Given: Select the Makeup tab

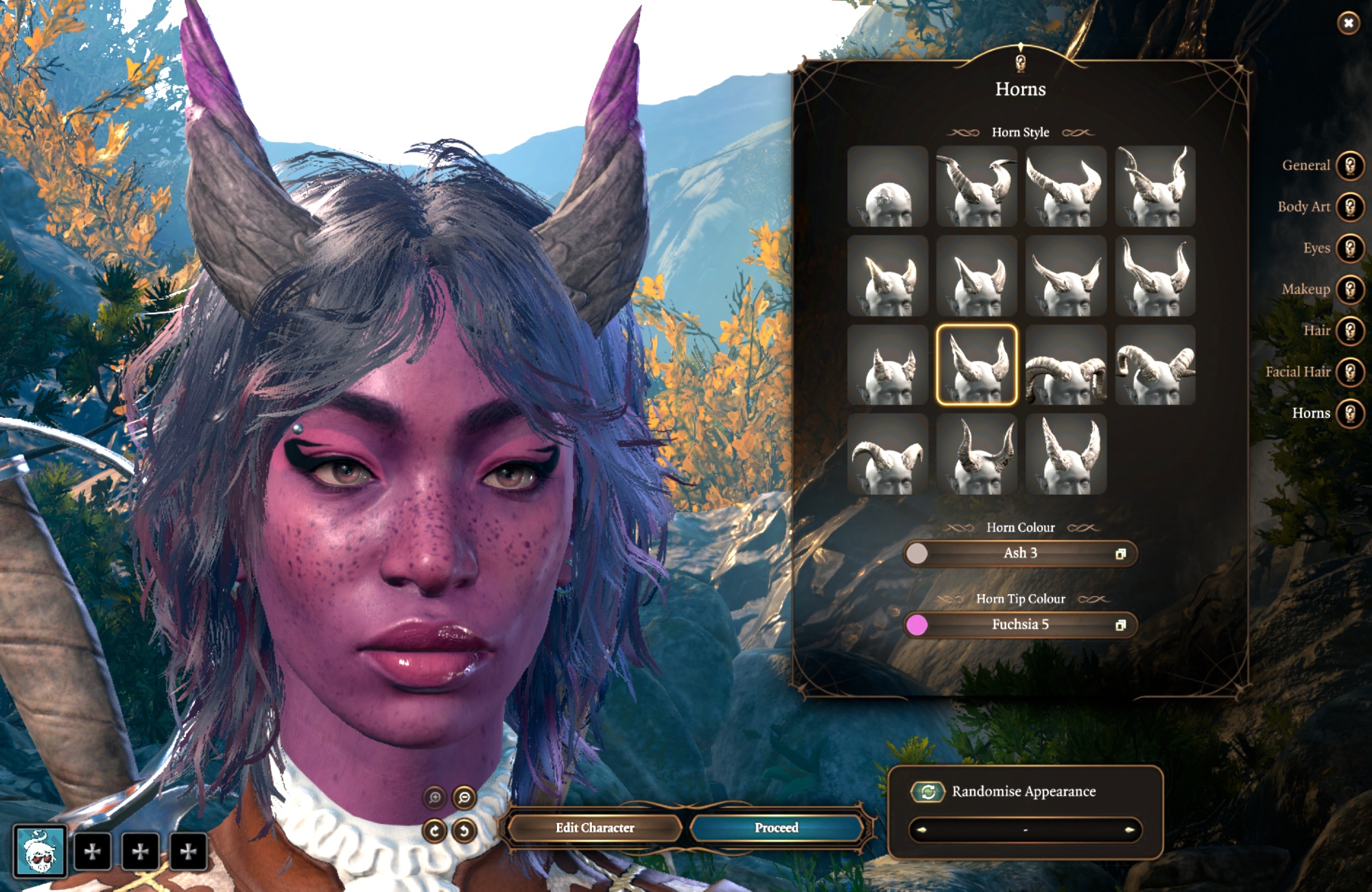Looking at the screenshot, I should click(x=1350, y=290).
